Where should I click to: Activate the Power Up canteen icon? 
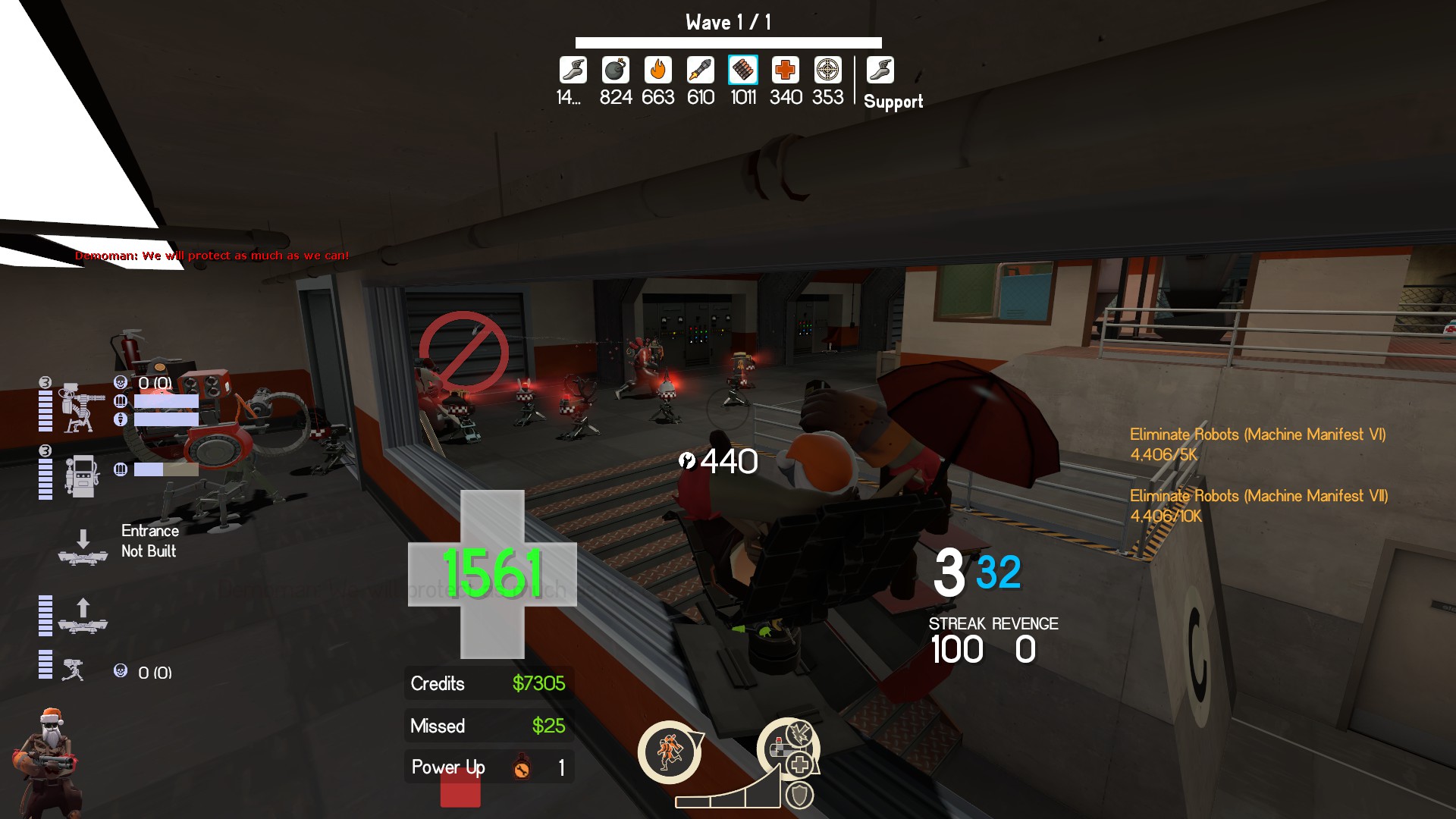(522, 767)
